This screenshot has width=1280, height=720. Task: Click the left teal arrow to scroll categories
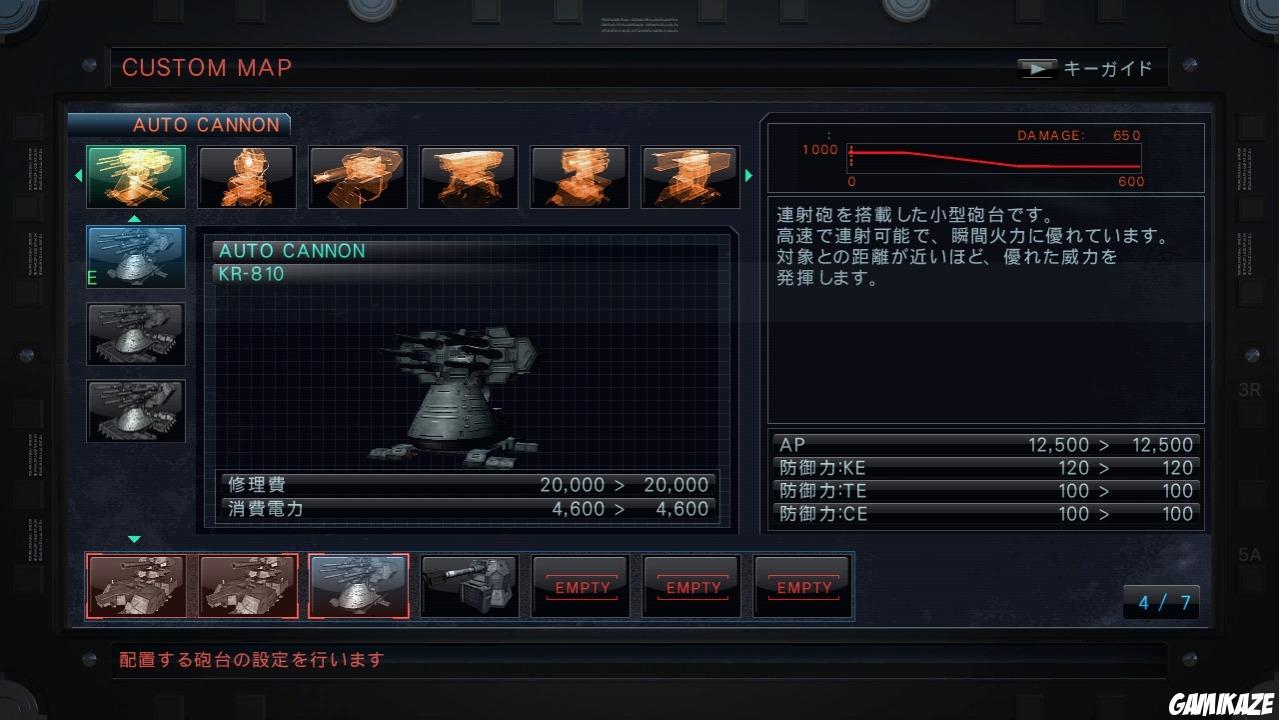pos(79,176)
